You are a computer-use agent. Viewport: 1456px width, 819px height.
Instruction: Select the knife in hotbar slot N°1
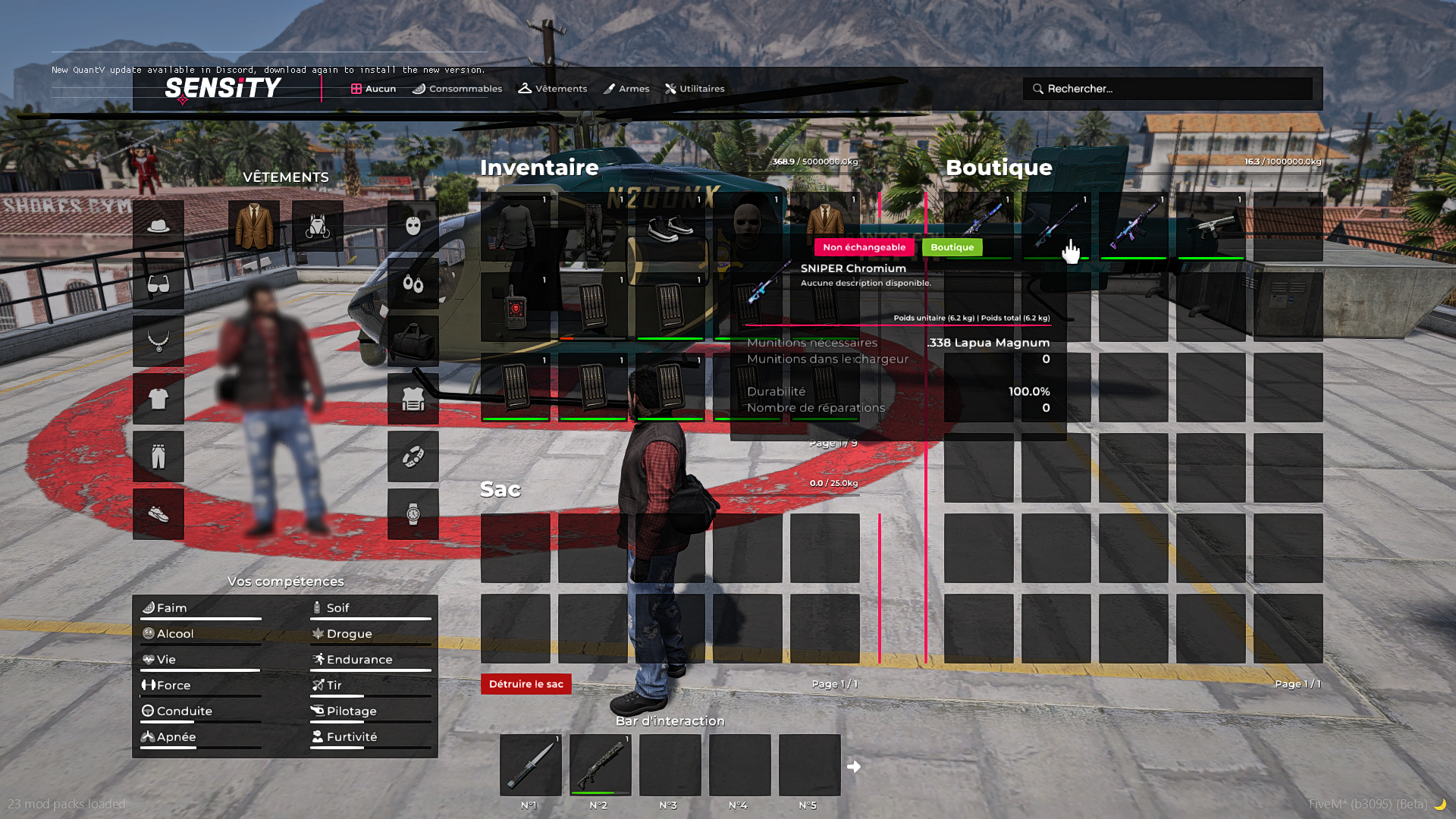(531, 764)
